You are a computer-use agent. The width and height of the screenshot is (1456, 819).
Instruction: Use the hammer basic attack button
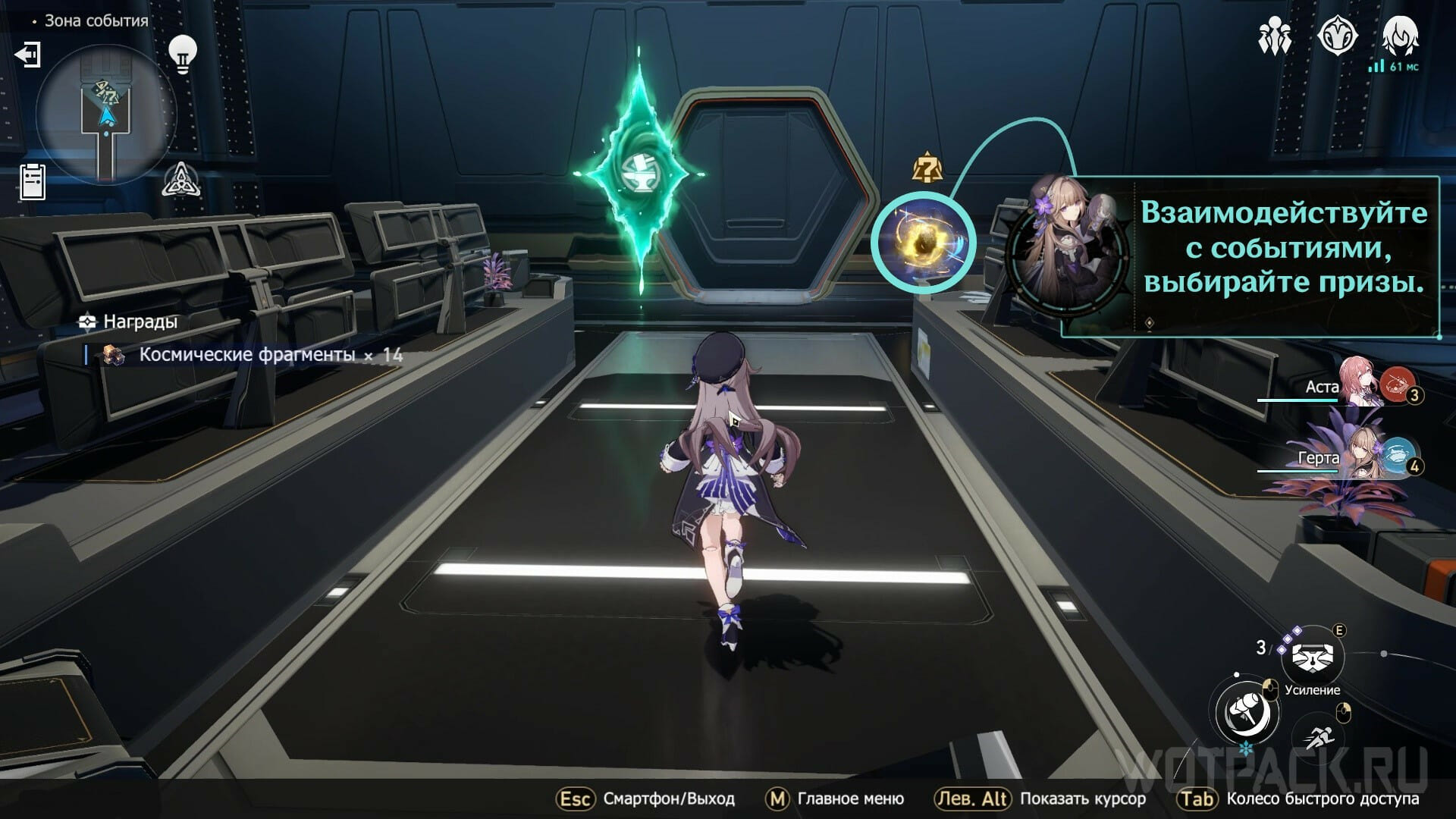click(x=1247, y=711)
